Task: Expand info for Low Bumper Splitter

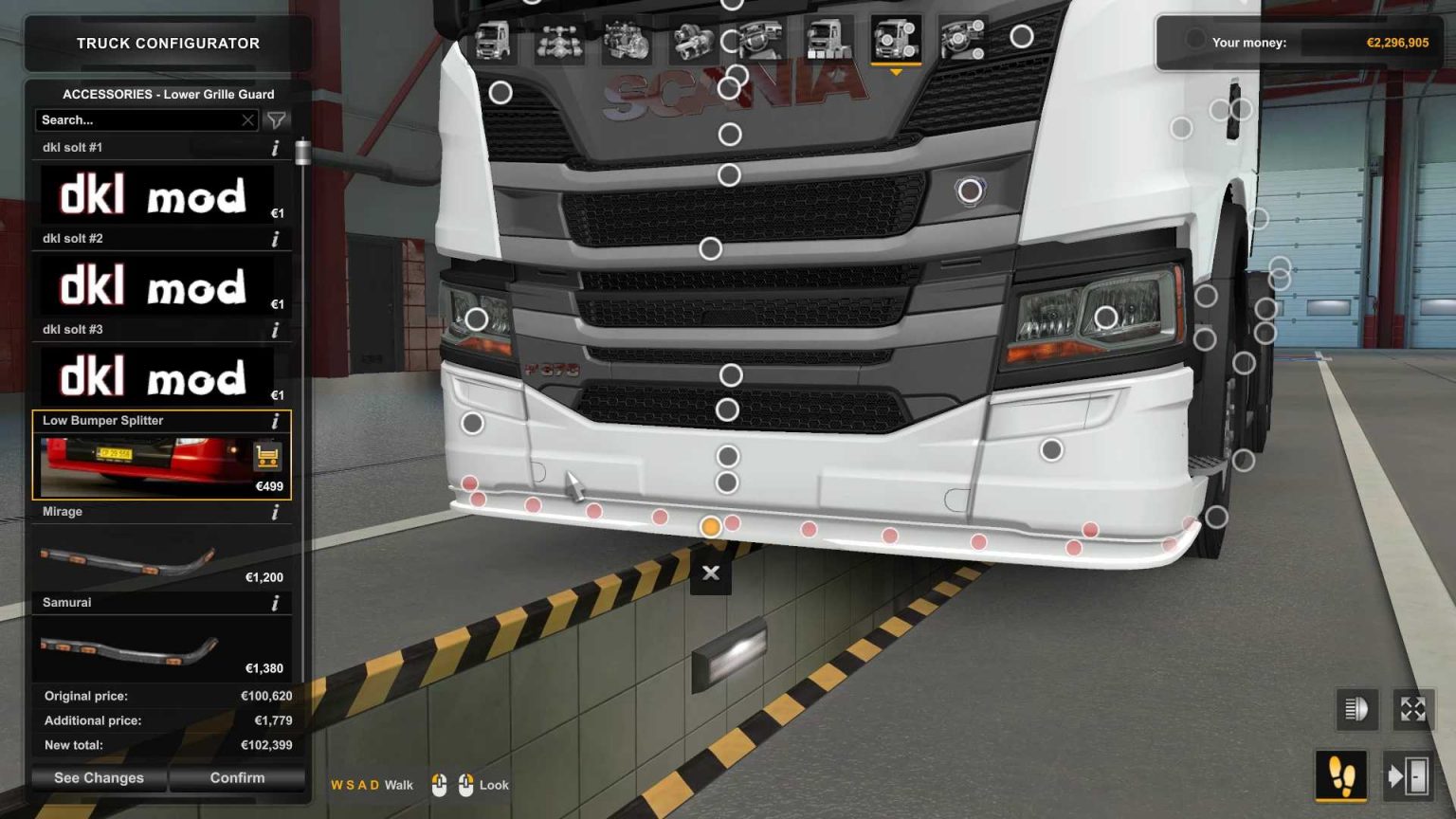Action: click(276, 420)
